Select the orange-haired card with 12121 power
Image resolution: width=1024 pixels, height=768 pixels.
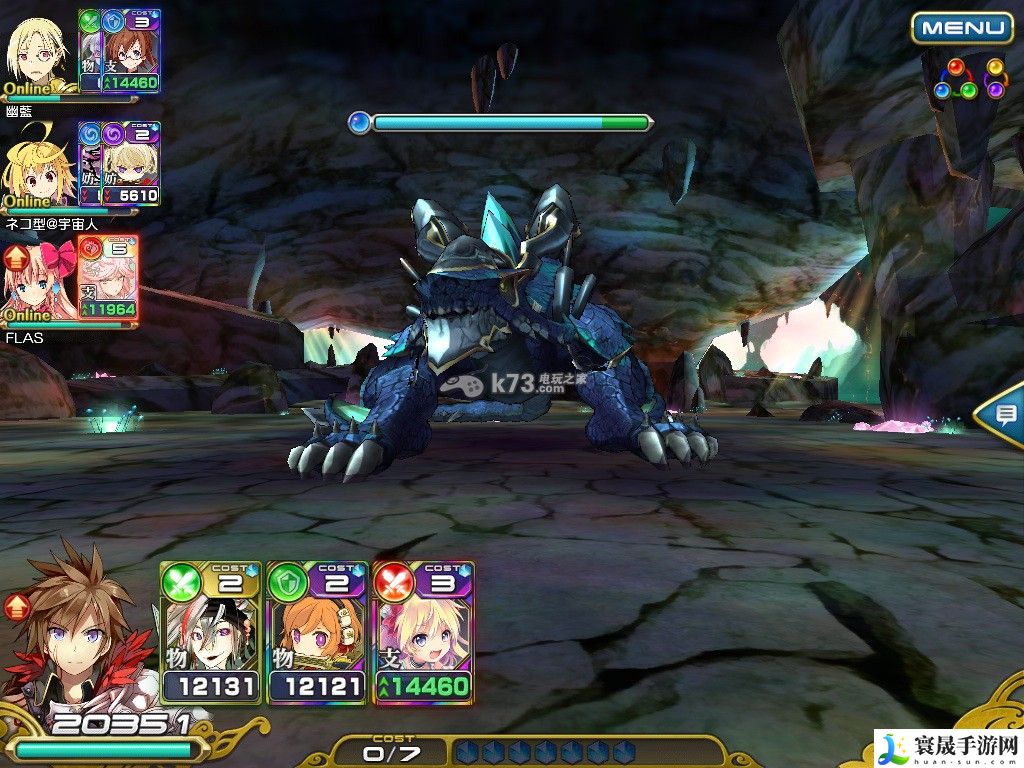pos(318,633)
